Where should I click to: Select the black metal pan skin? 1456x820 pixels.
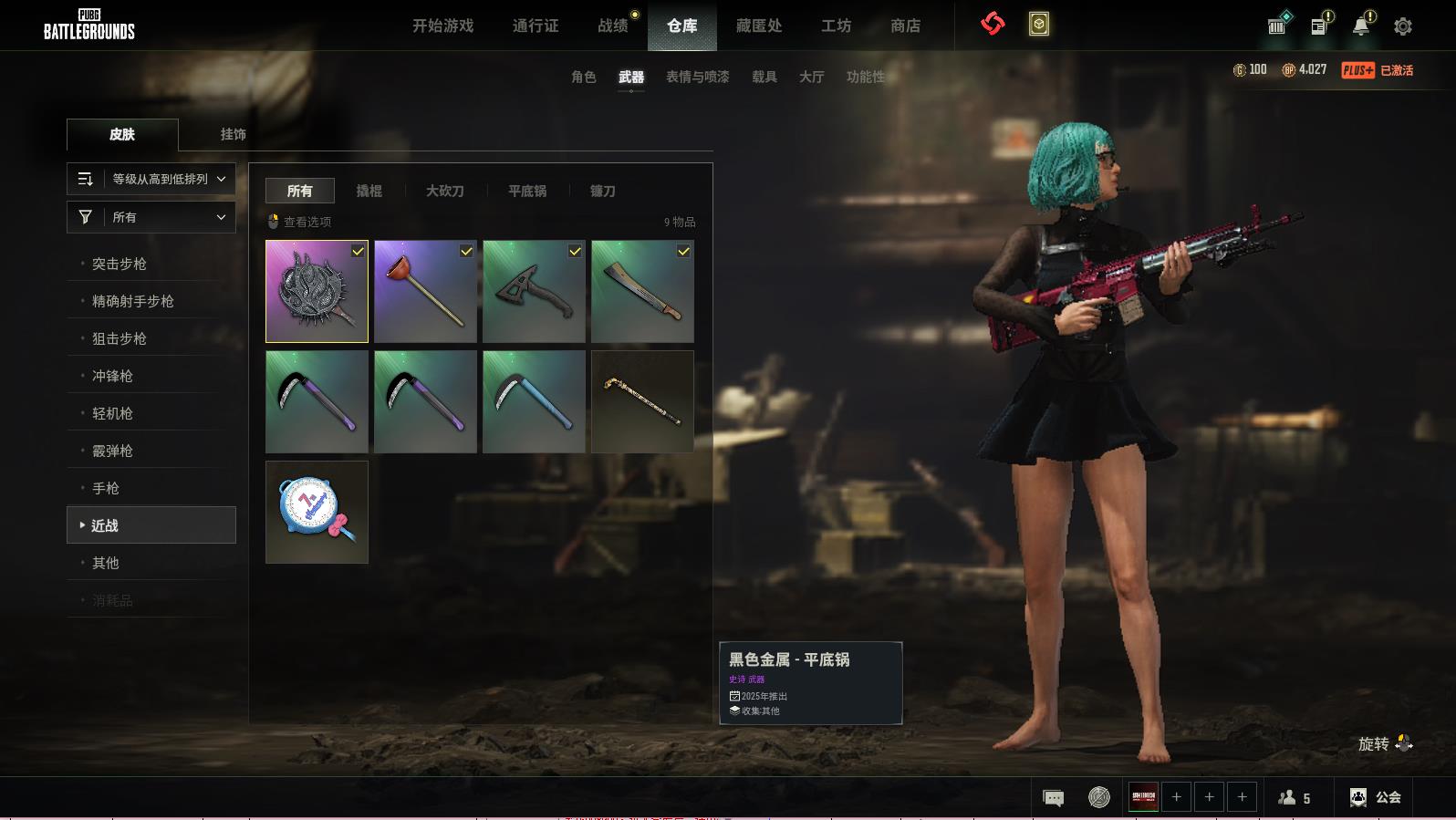coord(317,291)
